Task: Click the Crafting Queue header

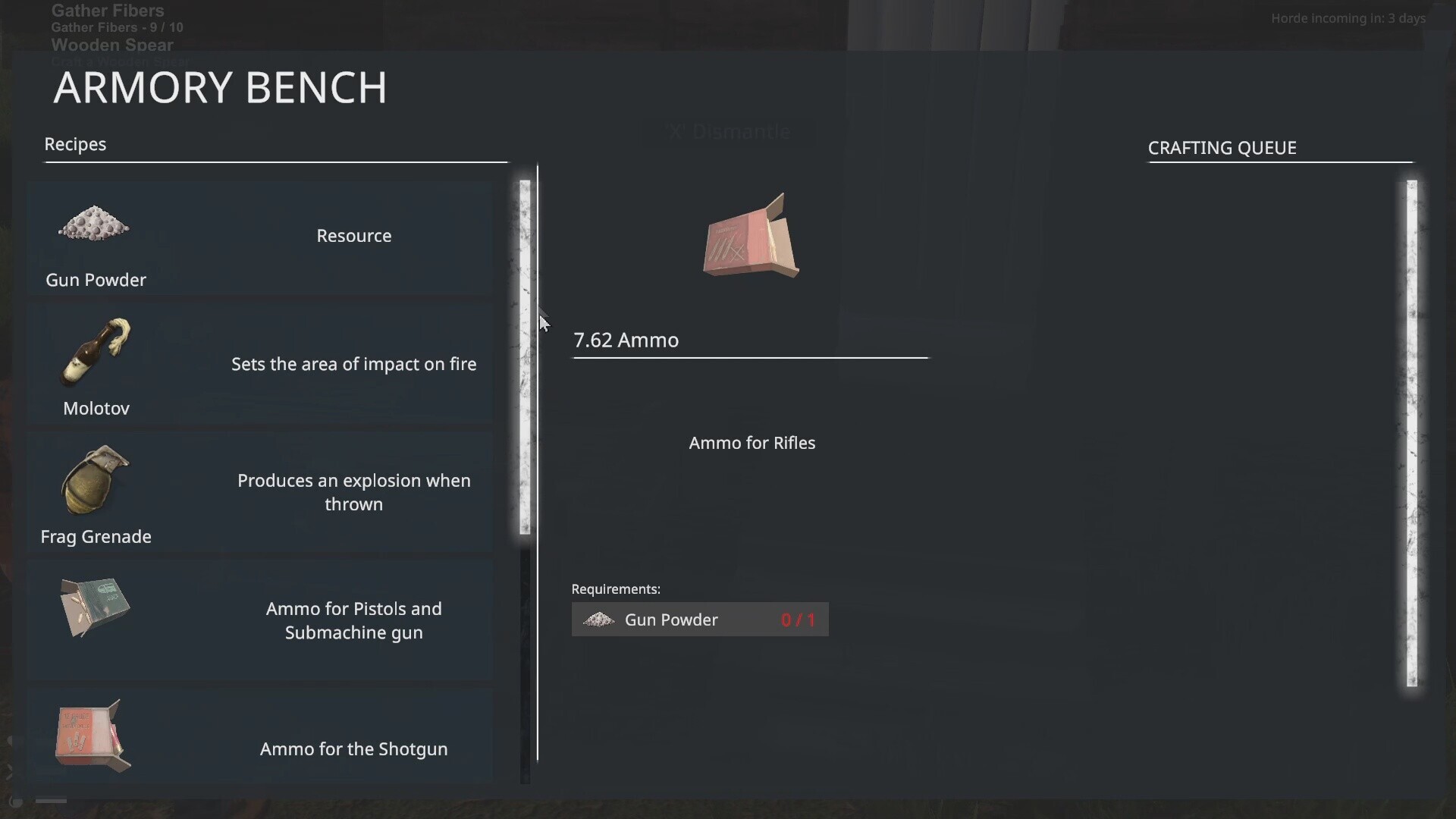Action: [1222, 148]
